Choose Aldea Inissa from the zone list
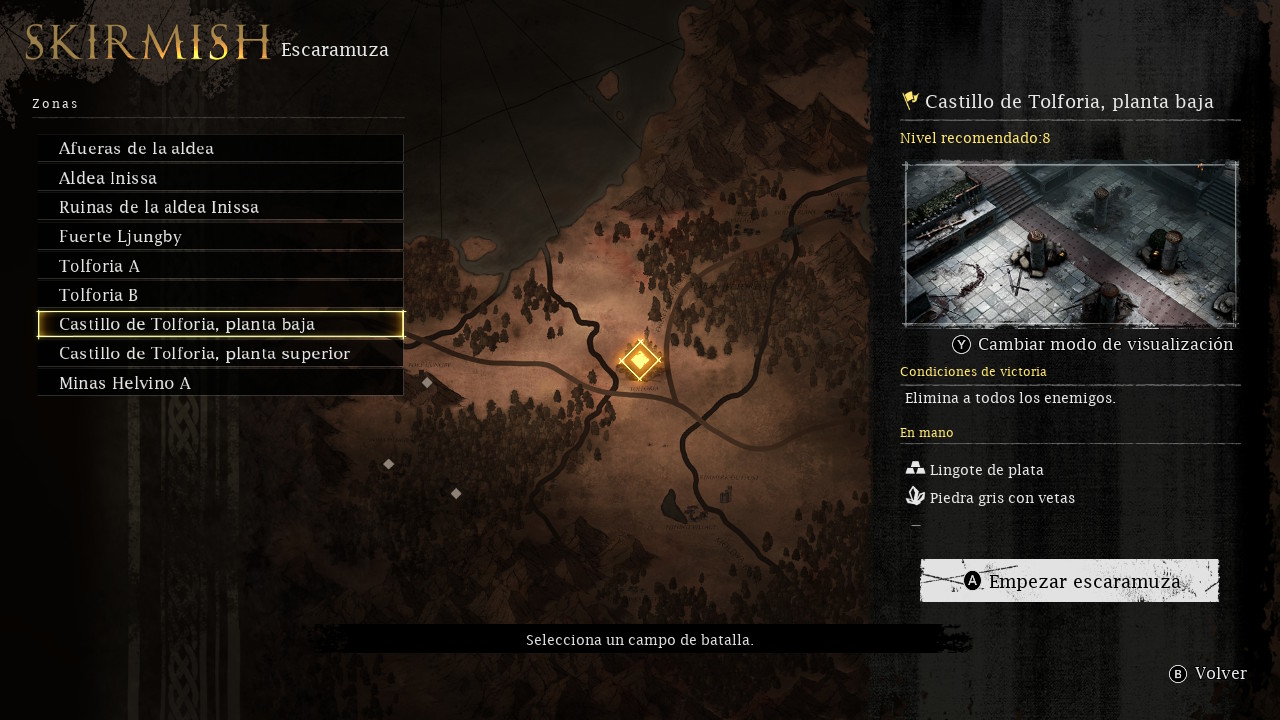The image size is (1280, 720). (x=220, y=178)
